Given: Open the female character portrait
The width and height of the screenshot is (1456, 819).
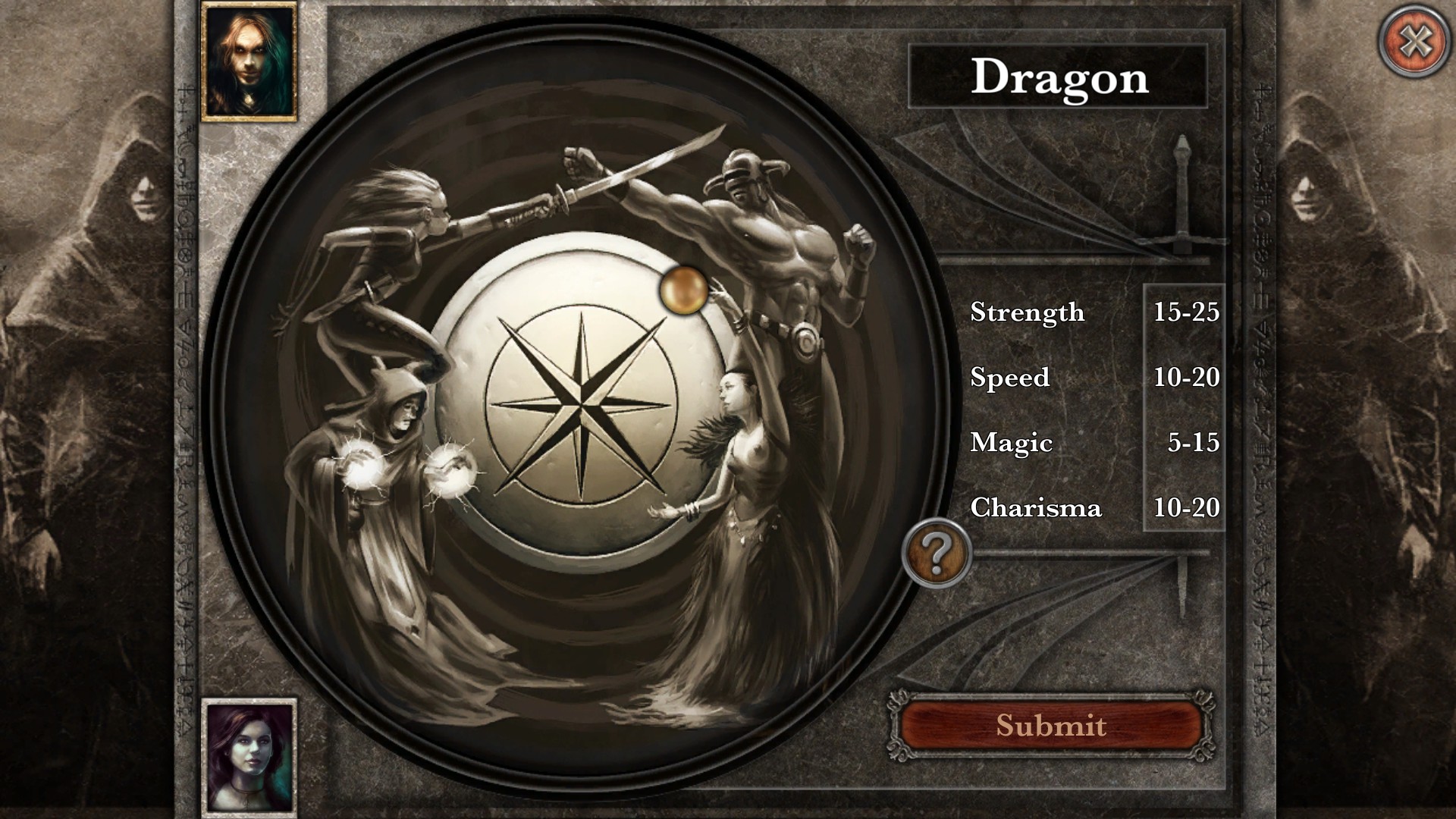Looking at the screenshot, I should point(248,755).
